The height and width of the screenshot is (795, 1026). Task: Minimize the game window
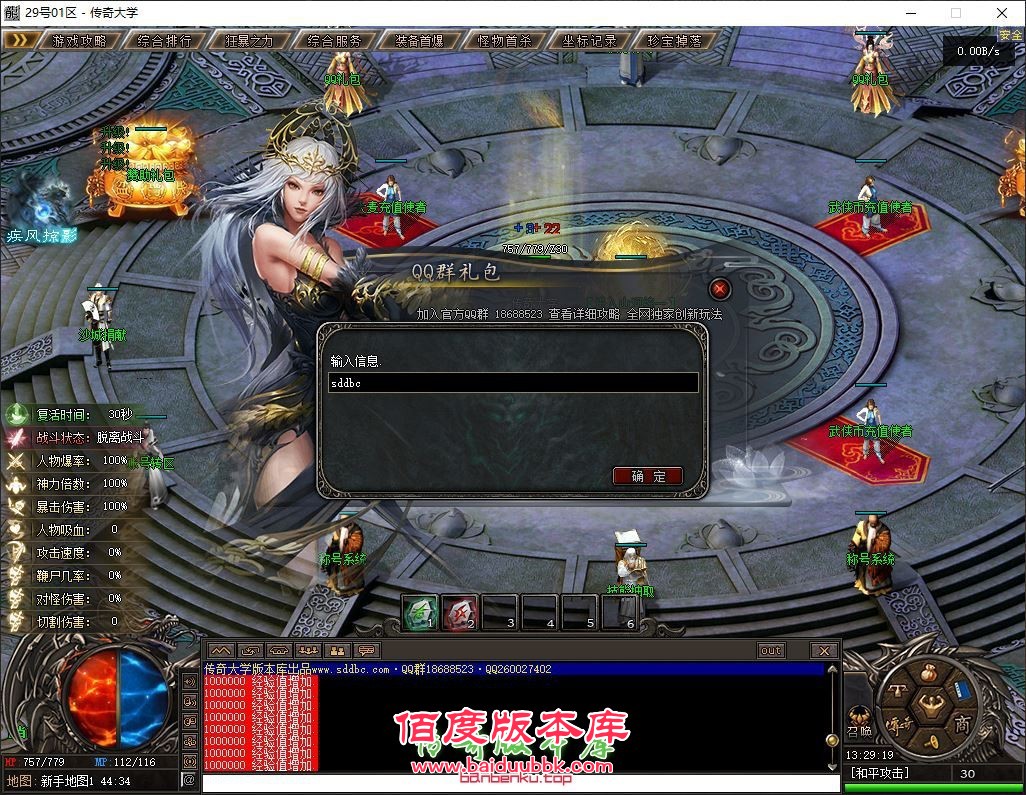click(909, 13)
